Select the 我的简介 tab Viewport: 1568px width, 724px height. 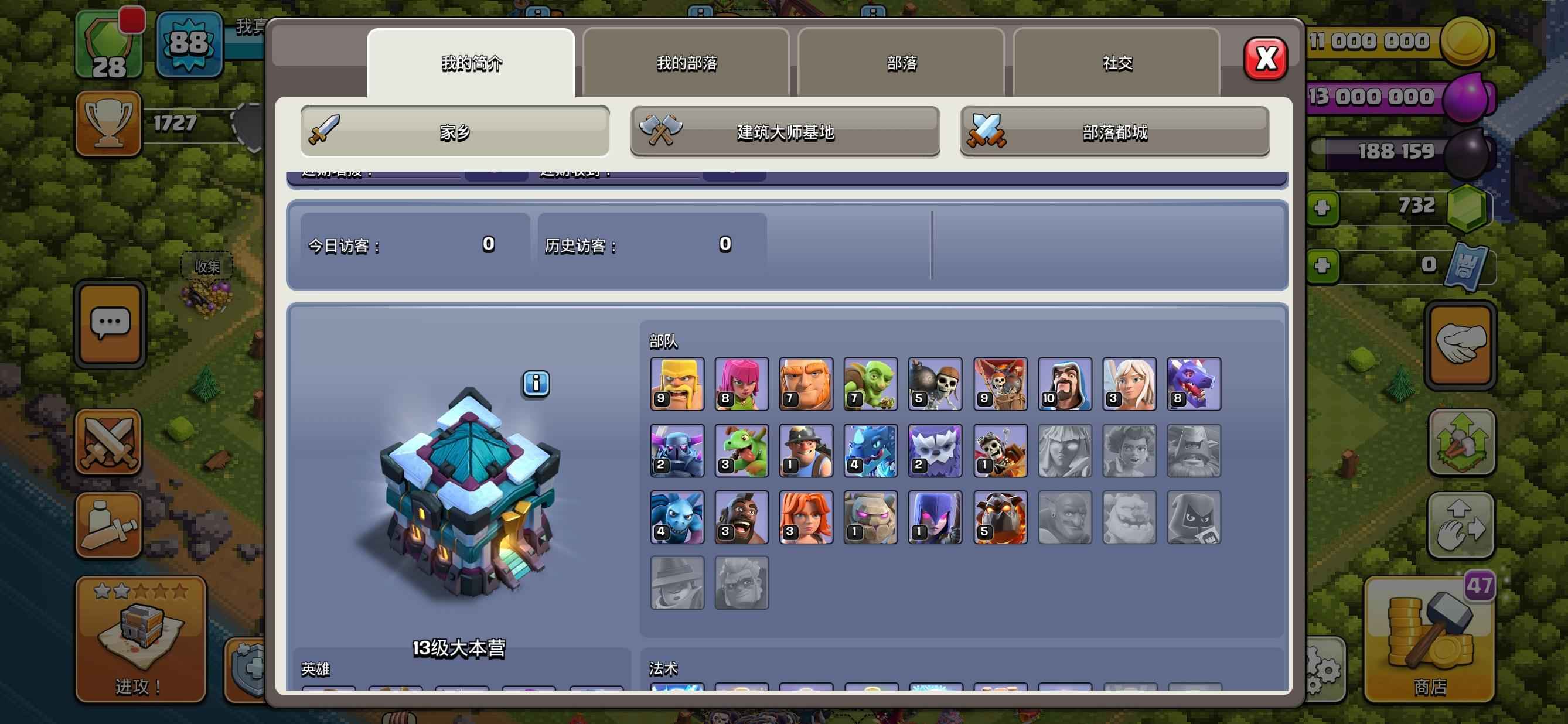pos(471,63)
